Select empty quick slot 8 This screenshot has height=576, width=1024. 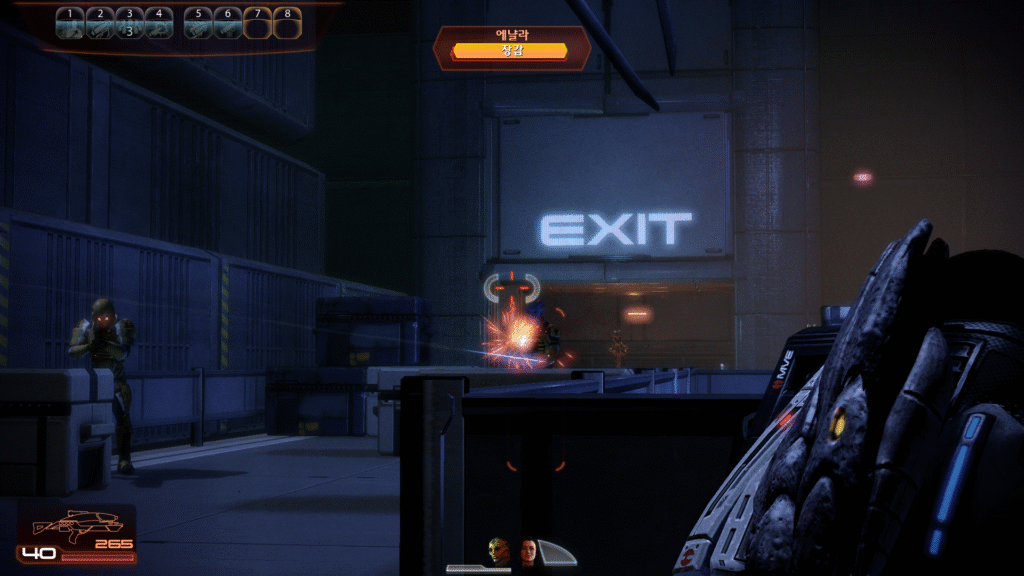287,23
